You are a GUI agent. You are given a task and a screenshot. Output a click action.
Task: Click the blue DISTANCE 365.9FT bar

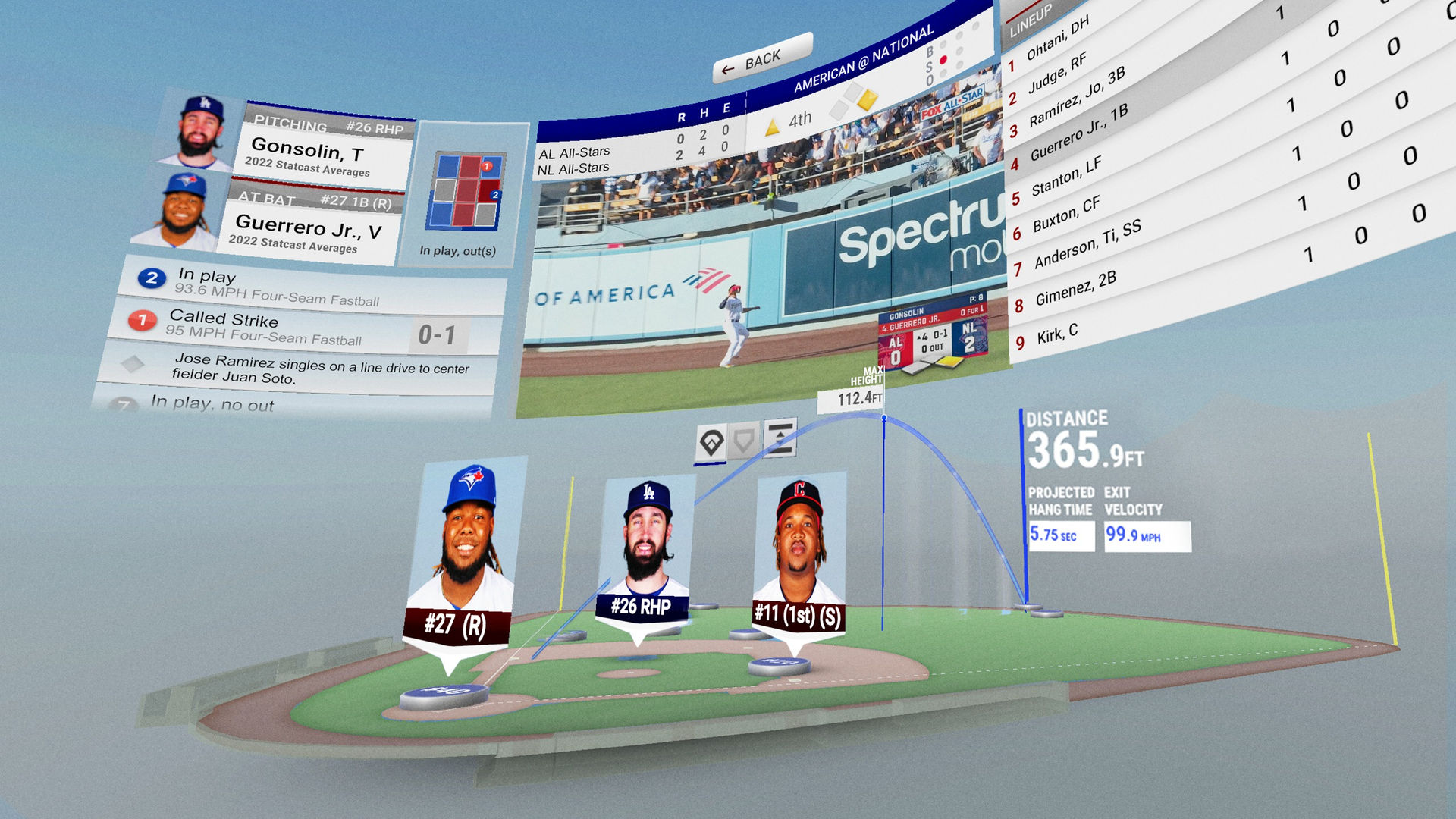tap(1021, 470)
